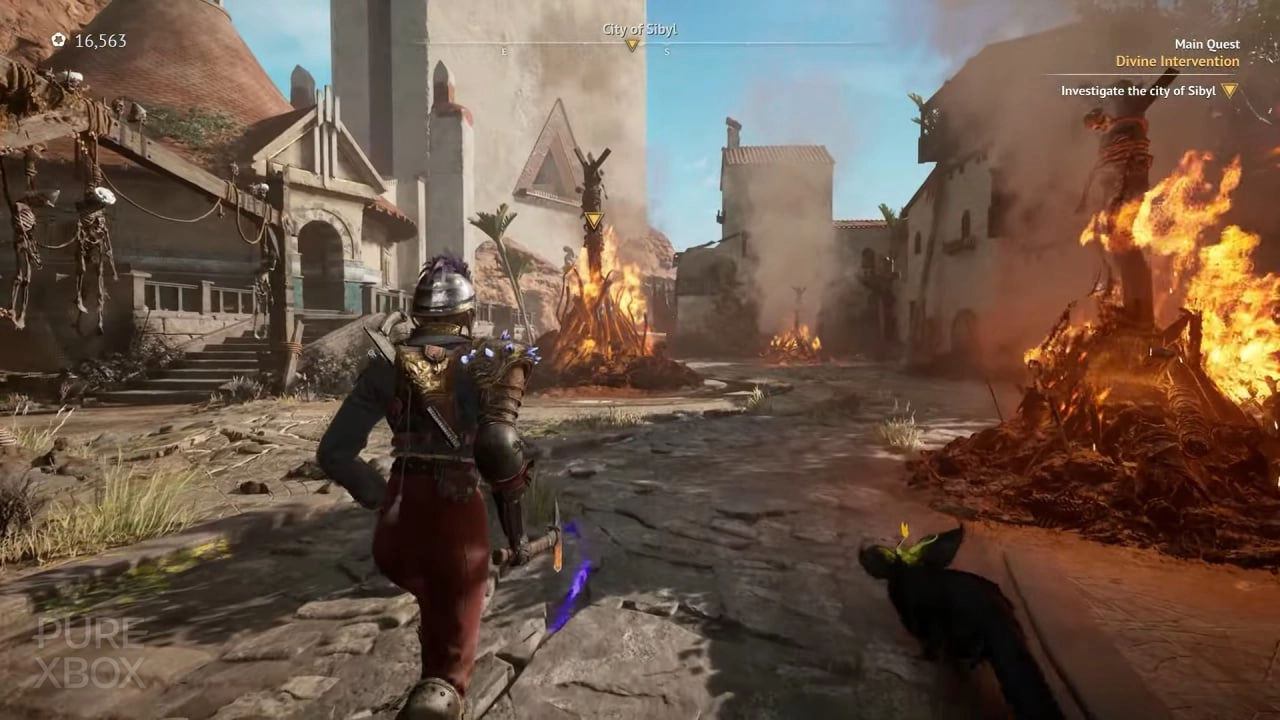This screenshot has height=720, width=1280.
Task: Toggle the City of Sibyl location banner
Action: click(x=639, y=29)
